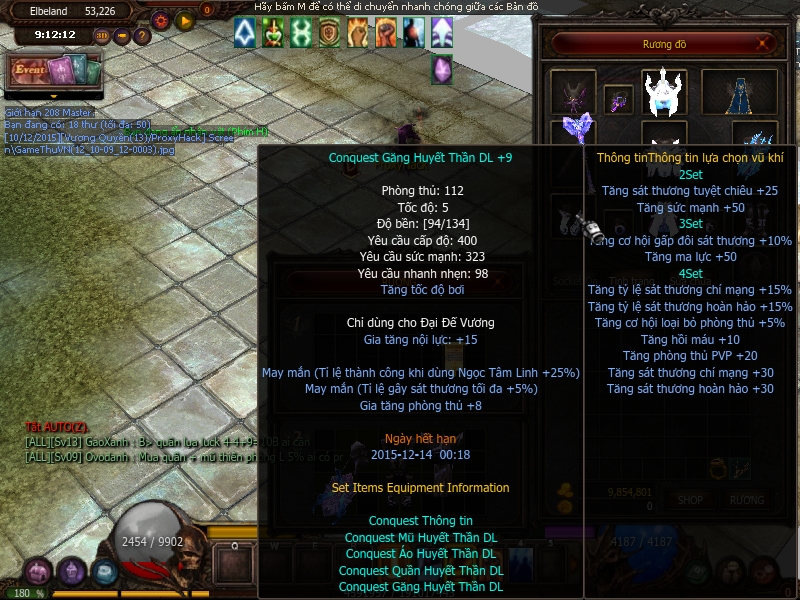Open the RƯƠNG storage button
Viewport: 800px width, 600px height.
click(x=746, y=500)
